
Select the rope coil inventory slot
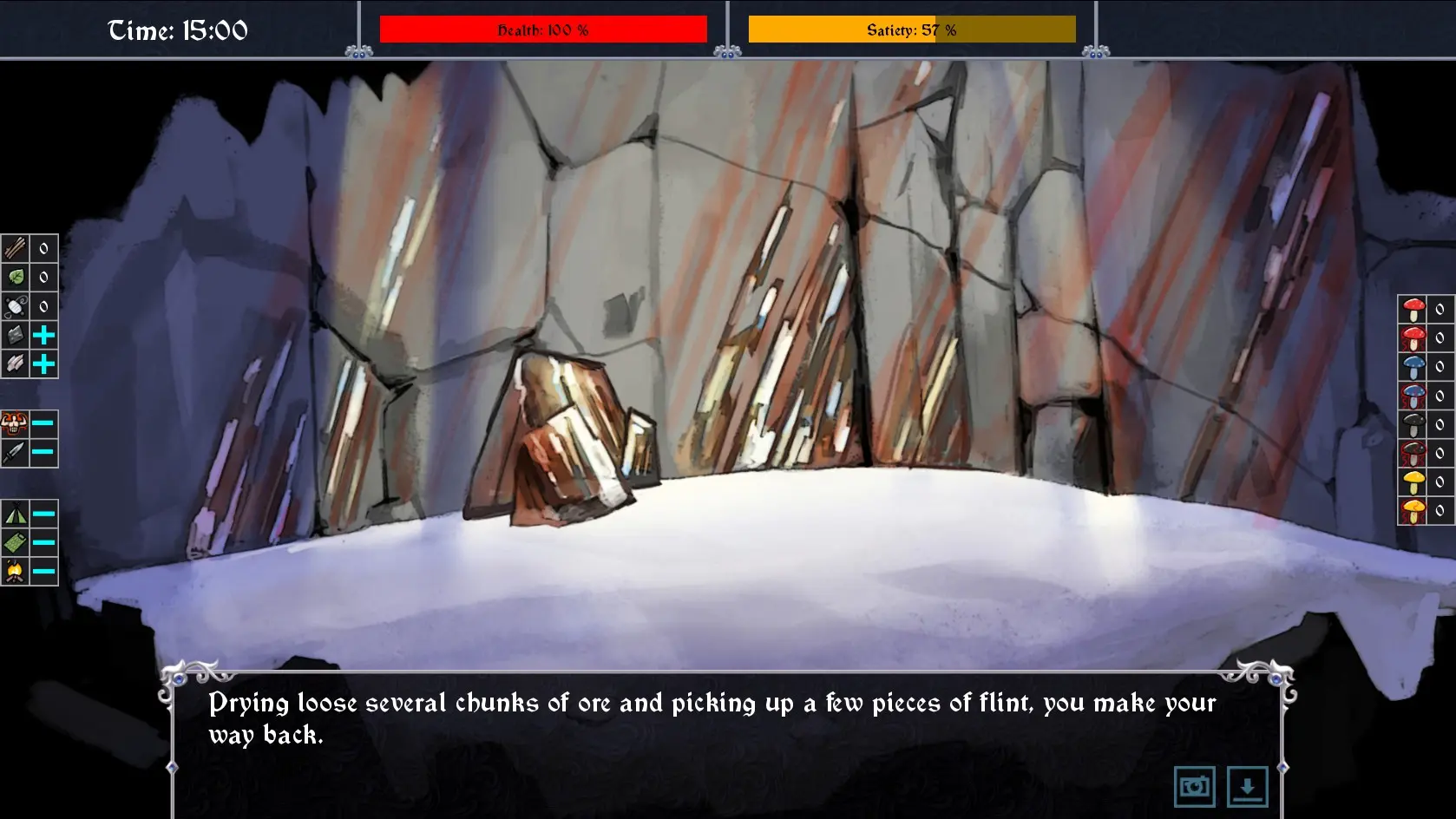click(x=16, y=306)
